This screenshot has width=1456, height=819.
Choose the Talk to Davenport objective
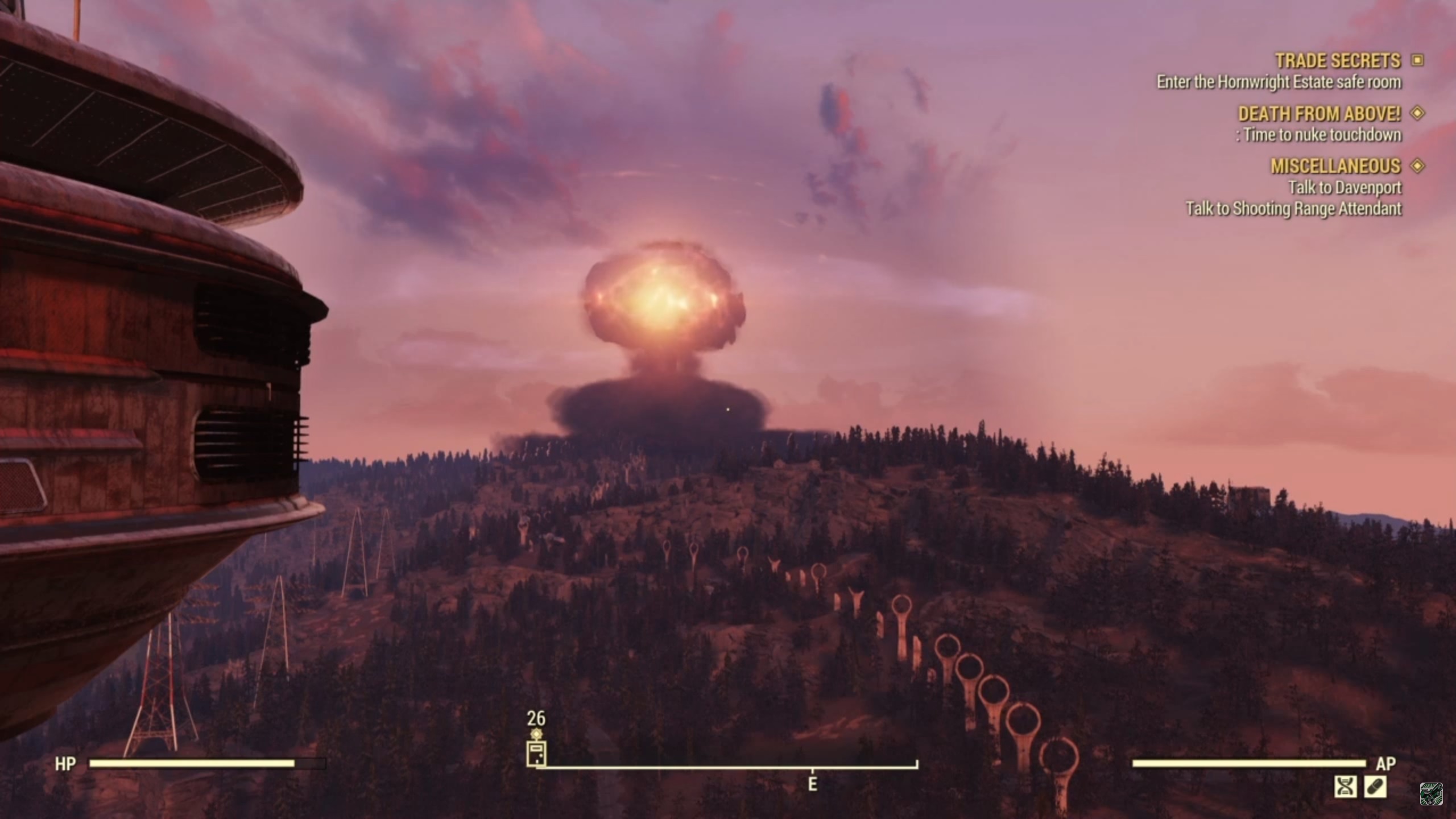coord(1345,187)
